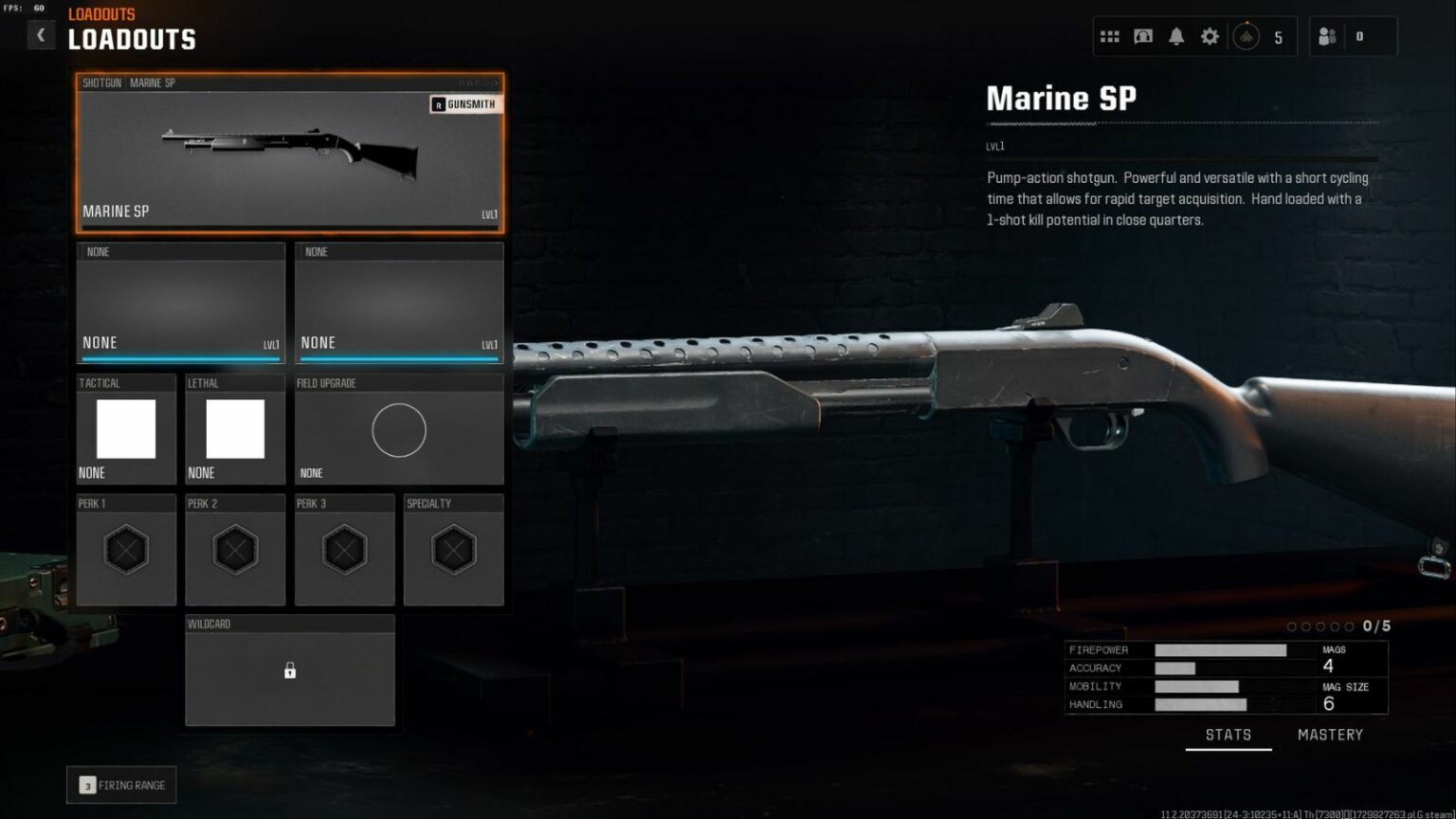
Task: Switch to the Mastery tab
Action: click(1330, 734)
